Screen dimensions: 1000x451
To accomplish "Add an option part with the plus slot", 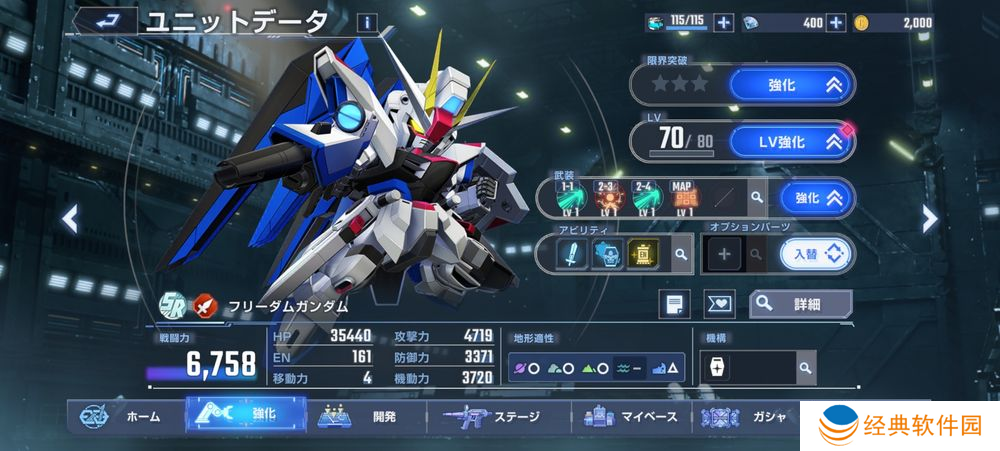I will click(723, 254).
